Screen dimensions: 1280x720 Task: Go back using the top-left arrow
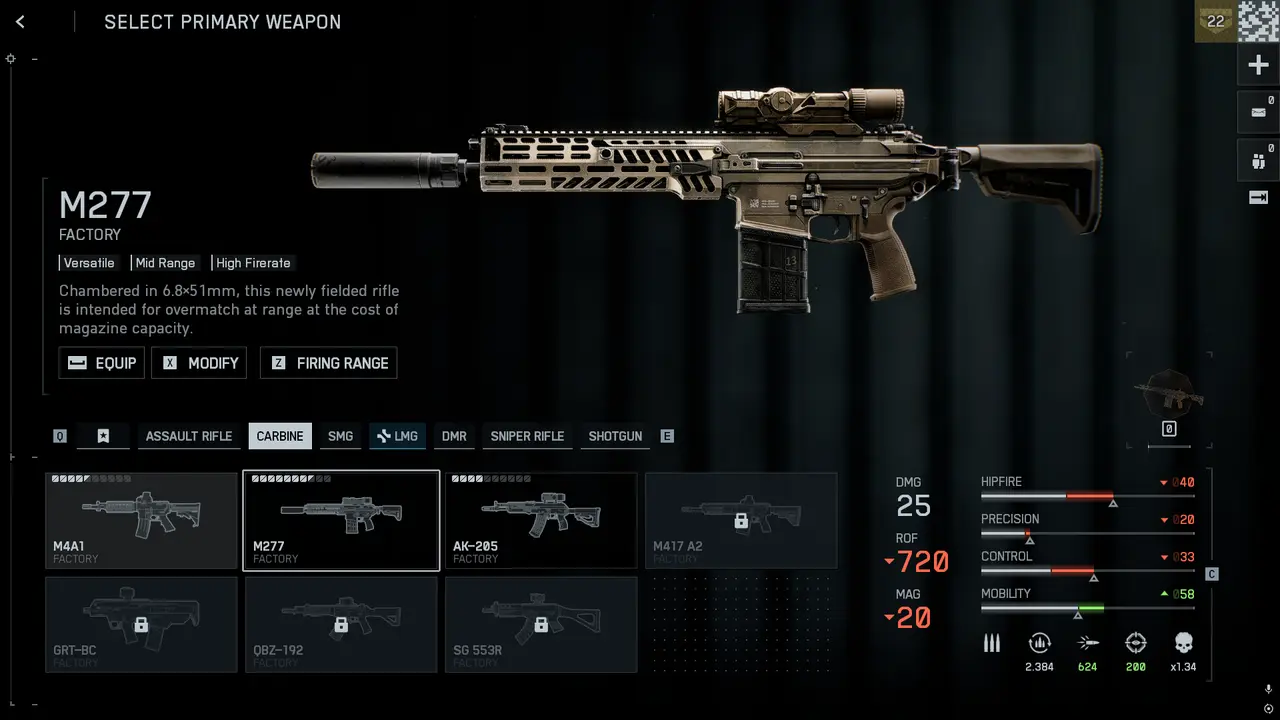coord(20,22)
